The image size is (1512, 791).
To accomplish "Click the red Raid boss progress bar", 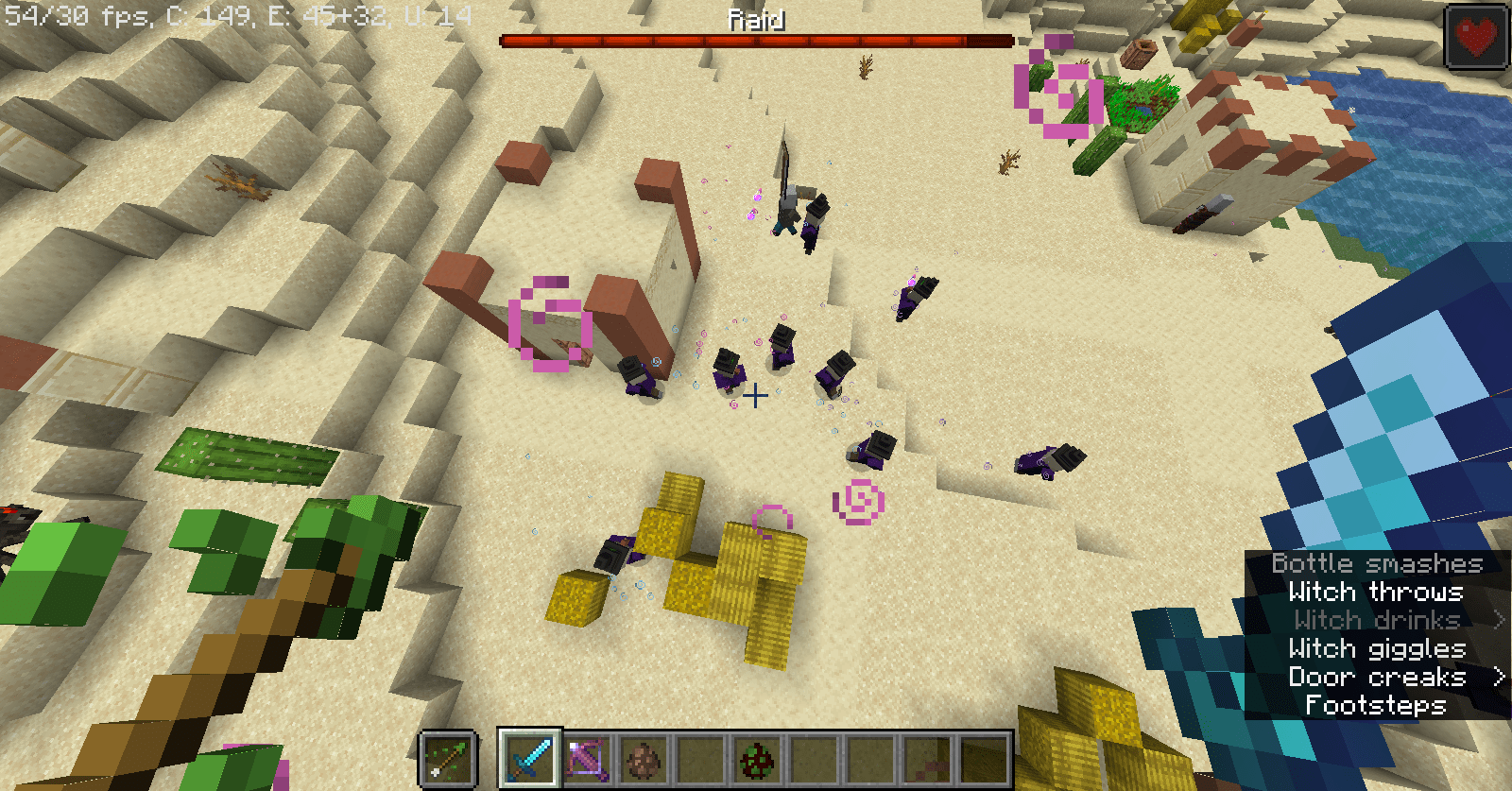I will 756,41.
